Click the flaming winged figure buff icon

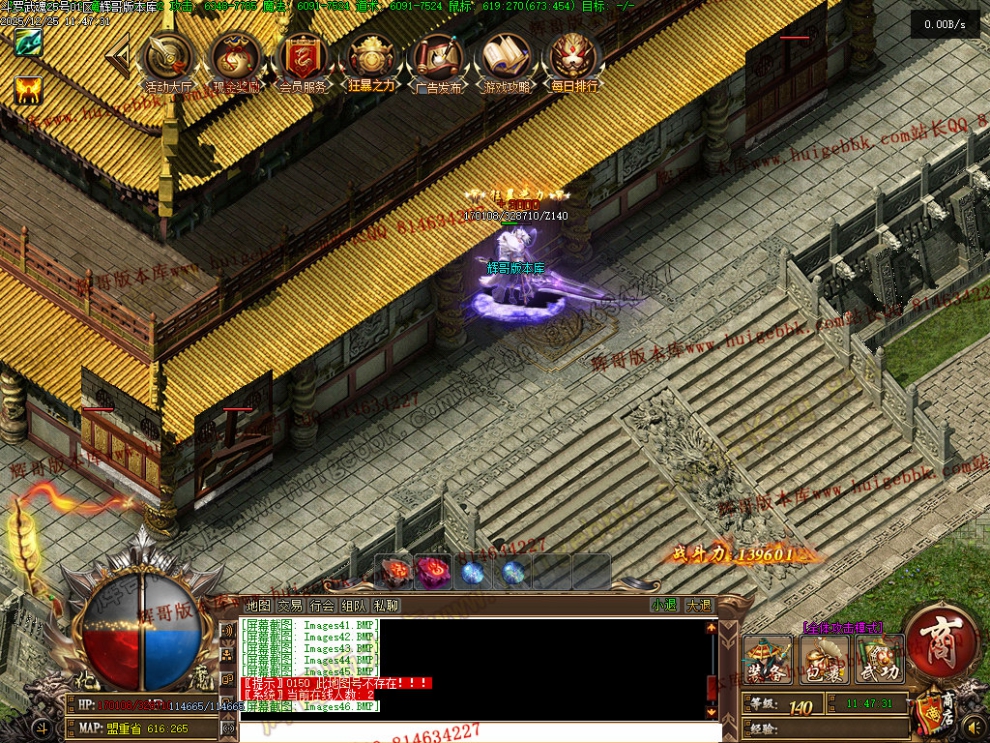27,90
